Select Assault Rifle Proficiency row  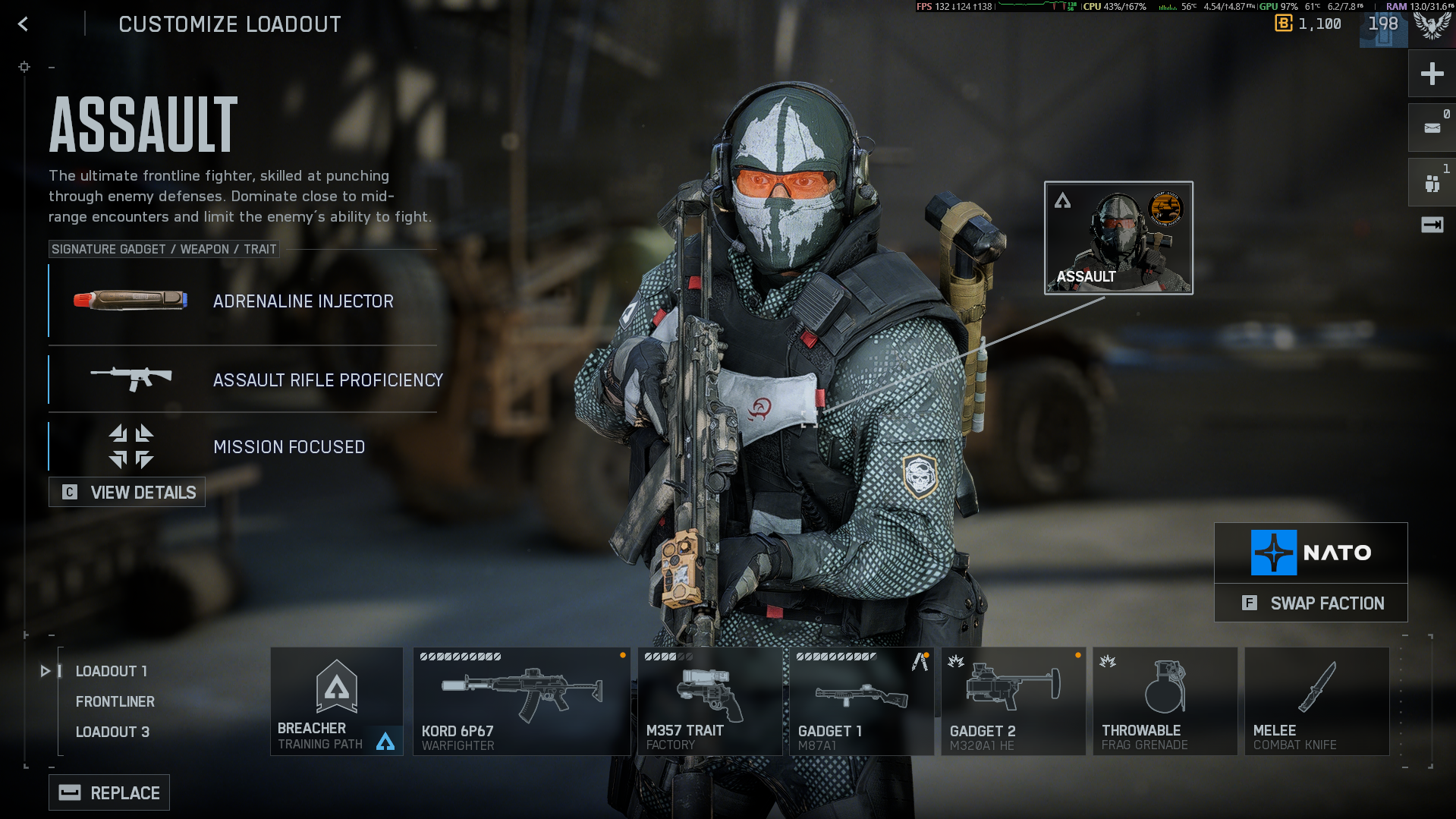[x=243, y=380]
